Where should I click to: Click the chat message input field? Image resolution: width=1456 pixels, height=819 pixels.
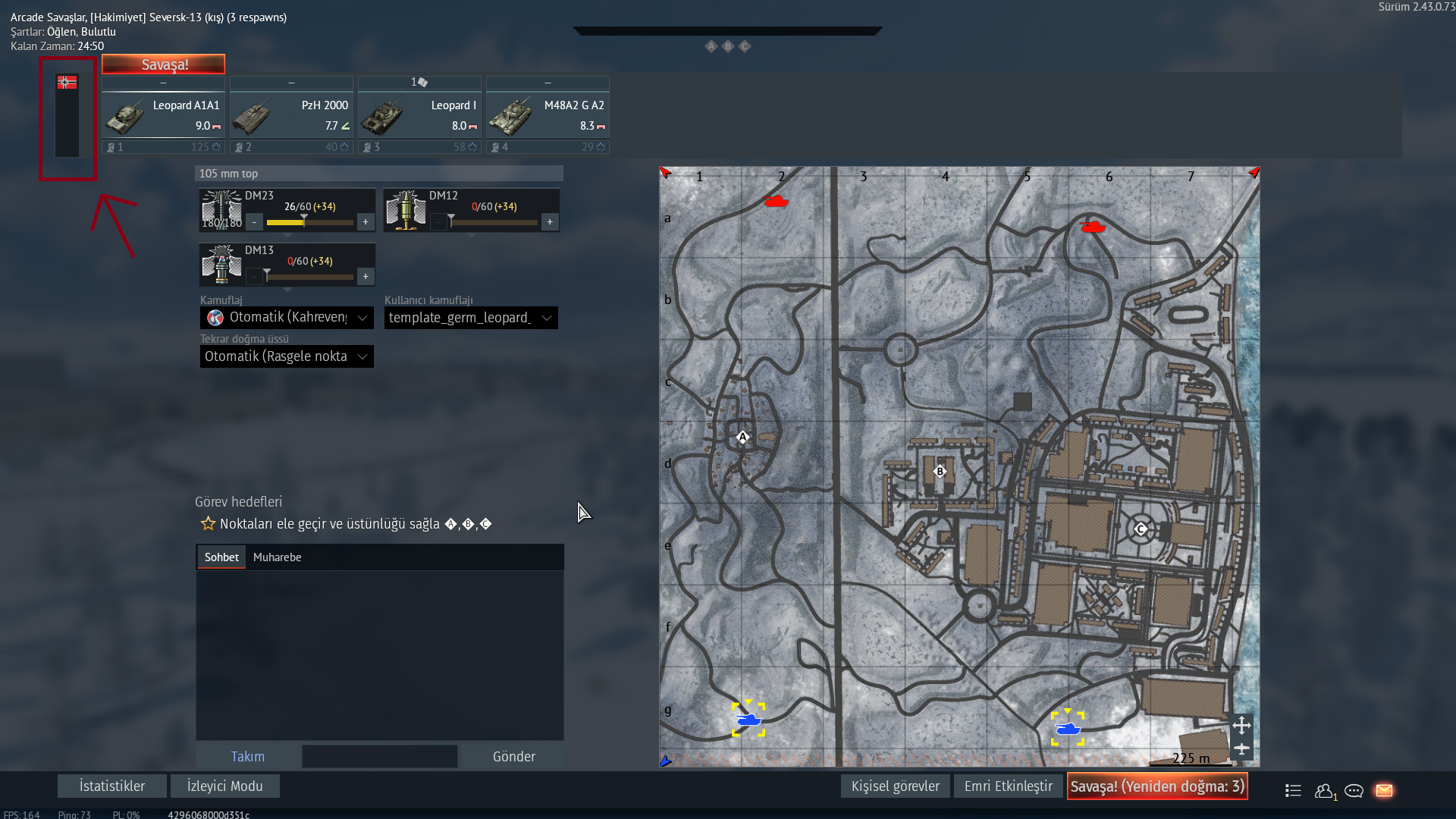pos(379,756)
